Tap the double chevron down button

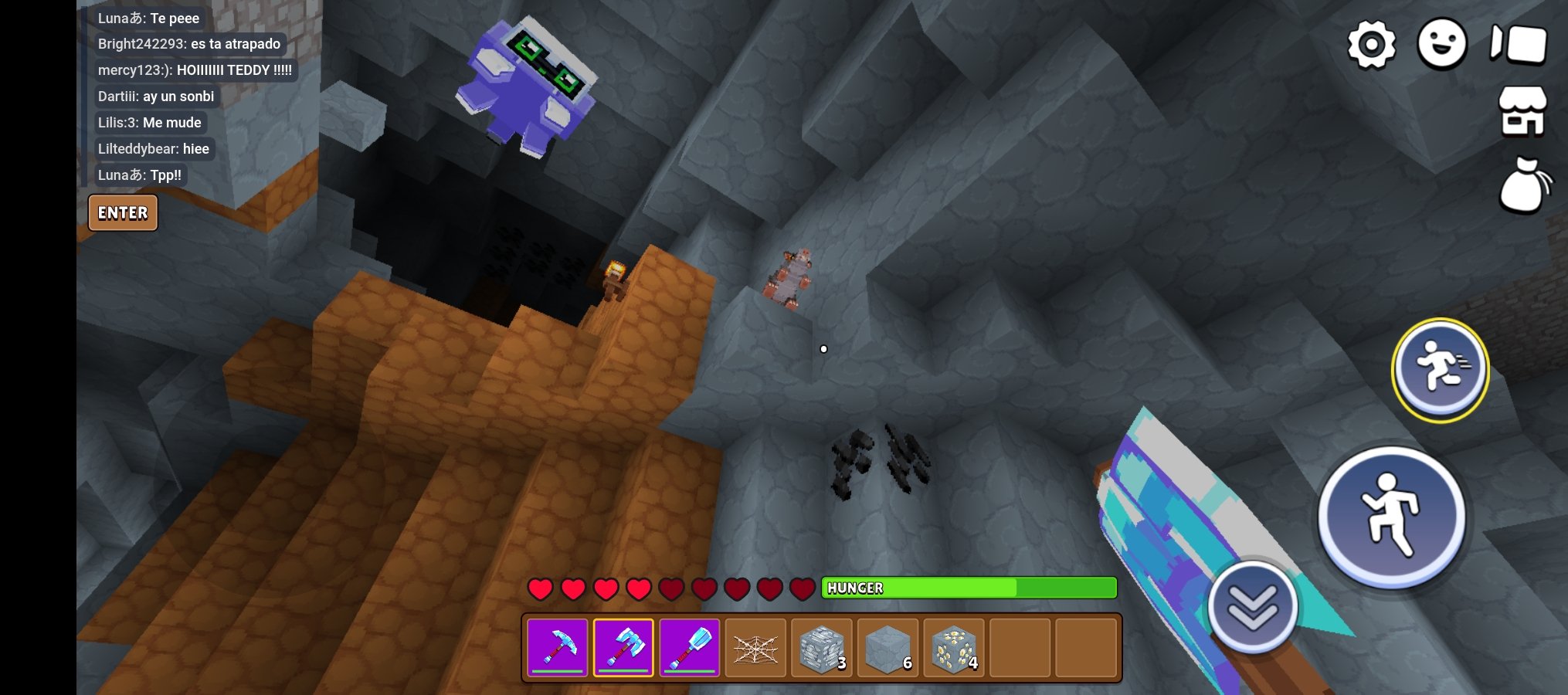(1252, 607)
